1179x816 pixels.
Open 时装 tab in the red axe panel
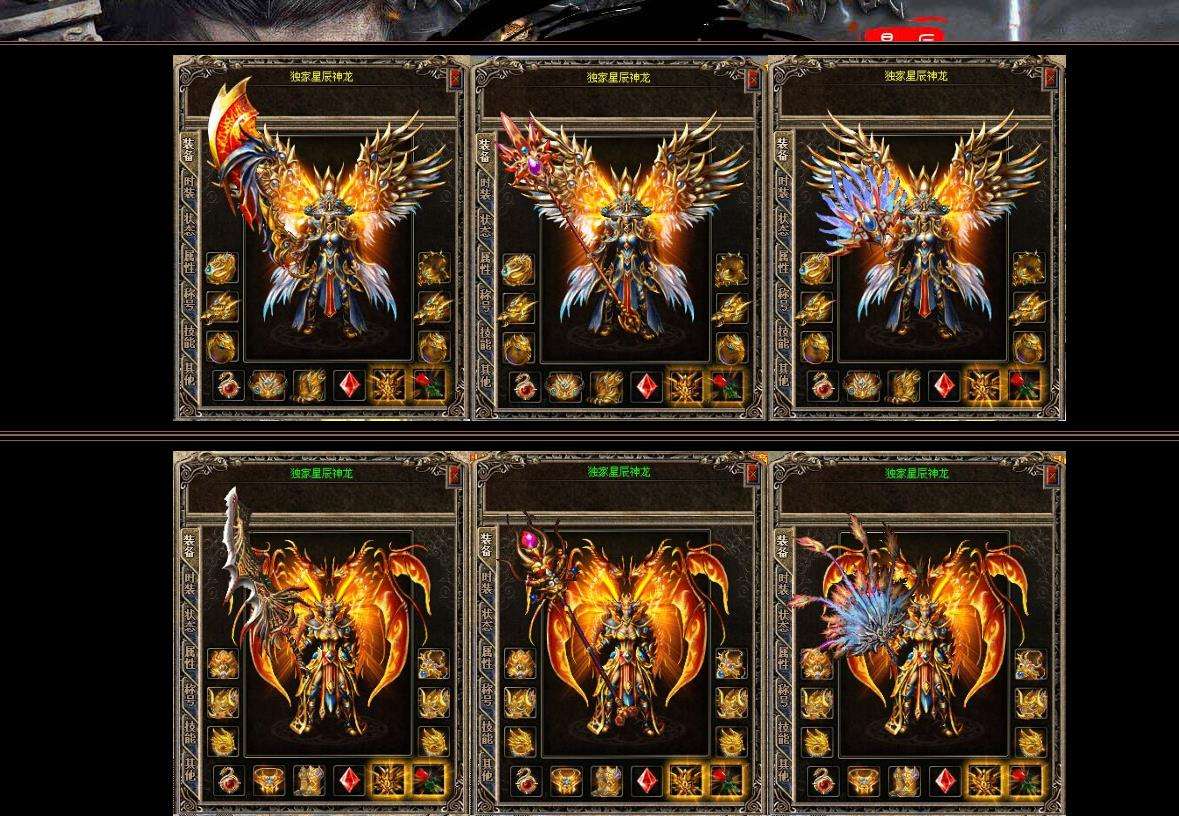(189, 186)
